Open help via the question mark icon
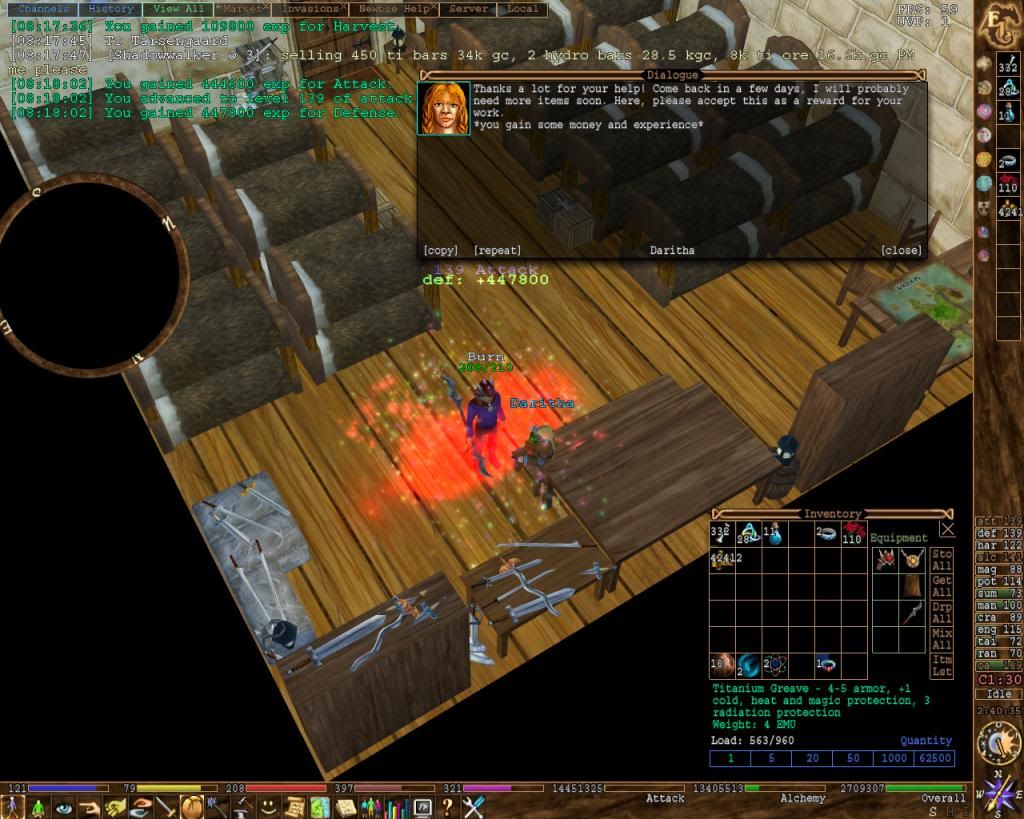1024x819 pixels. click(448, 807)
